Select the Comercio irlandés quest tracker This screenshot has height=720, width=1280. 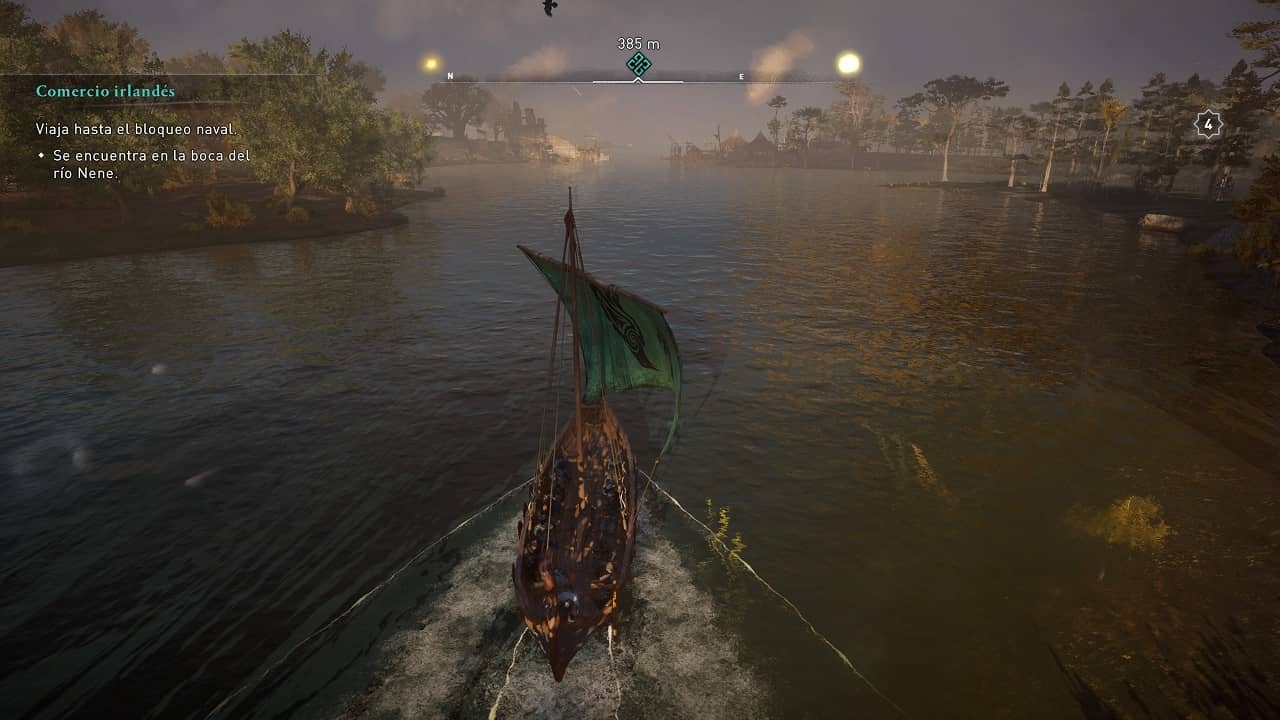tap(105, 91)
